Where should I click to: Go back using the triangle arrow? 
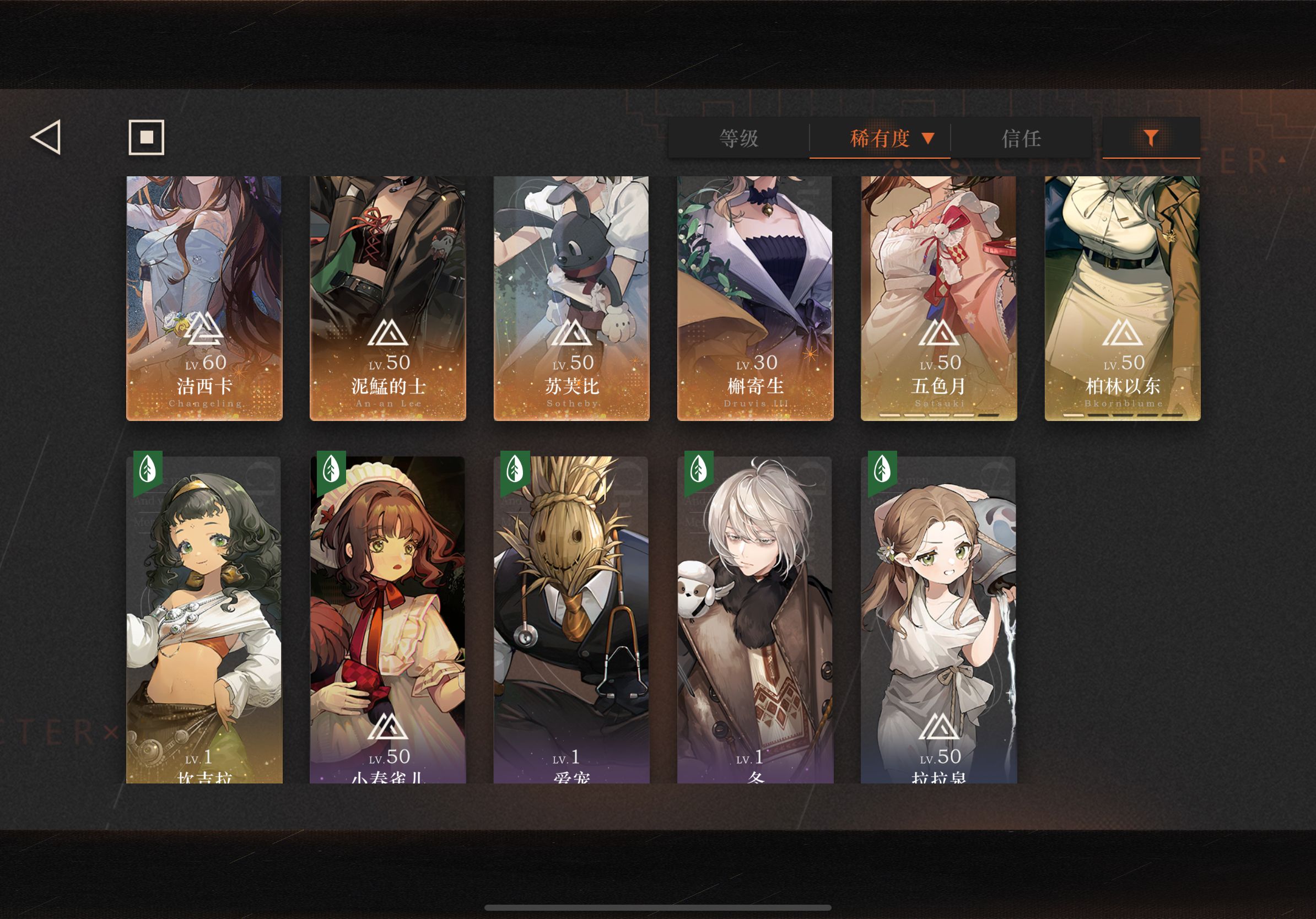(x=46, y=137)
